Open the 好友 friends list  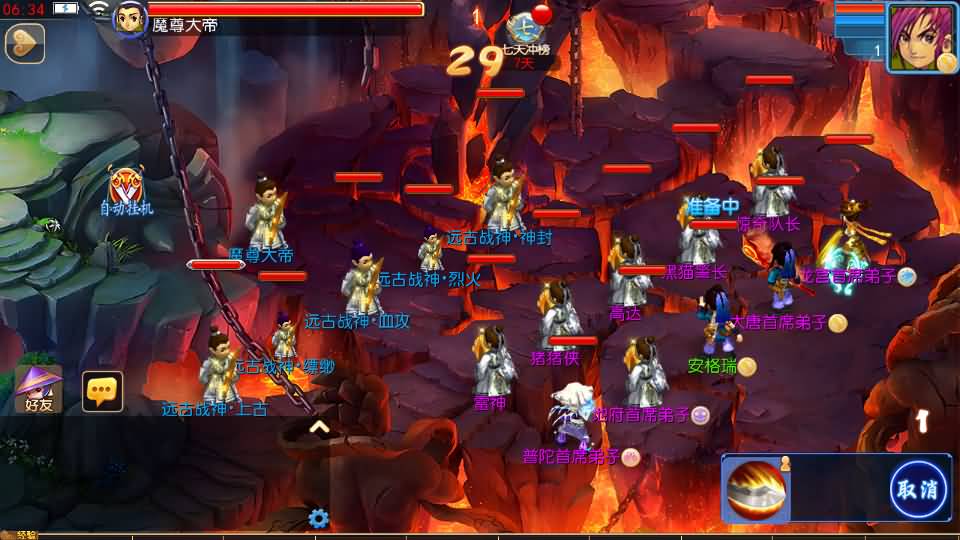38,389
